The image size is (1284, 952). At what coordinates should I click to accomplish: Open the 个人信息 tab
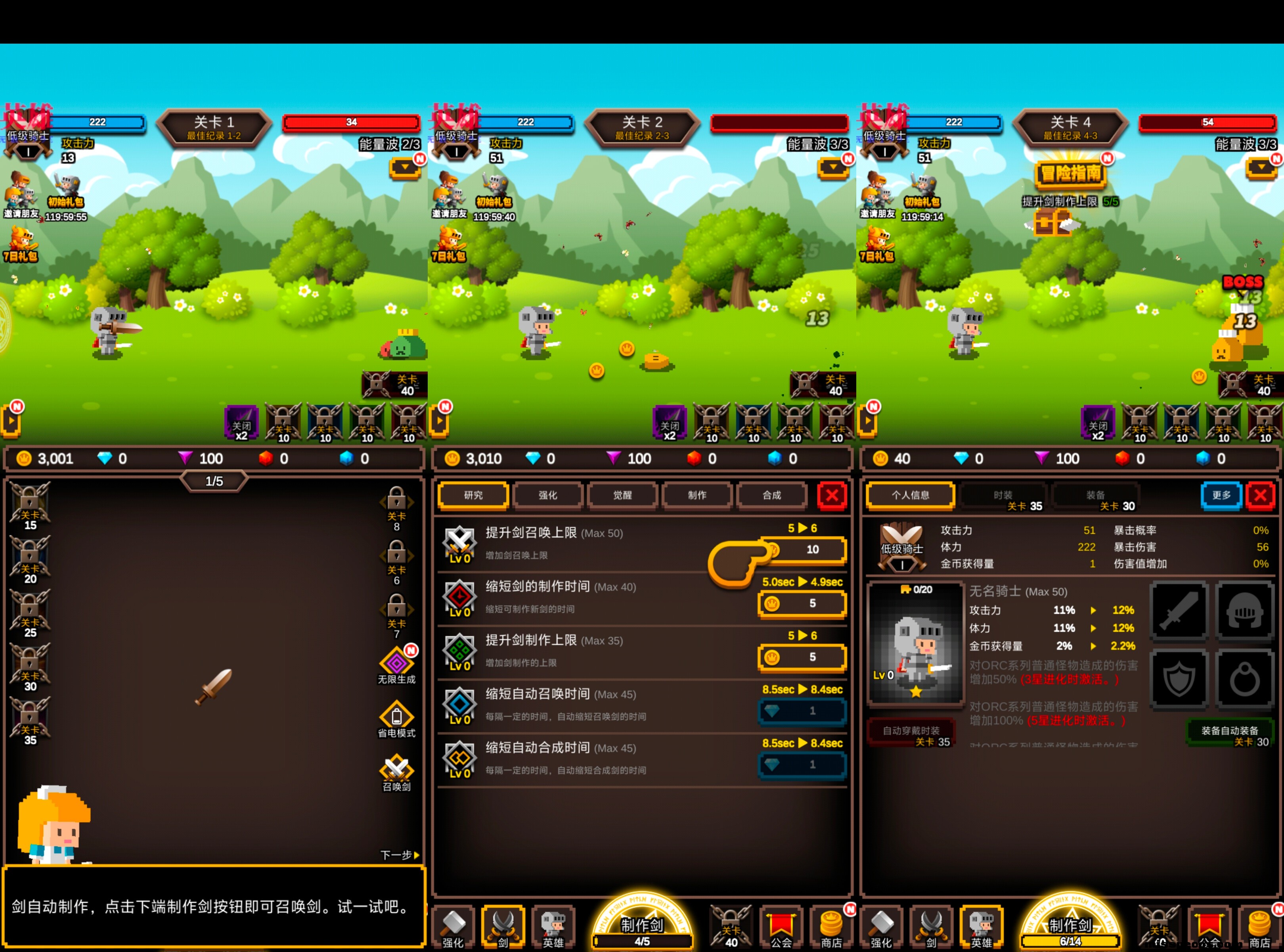click(910, 495)
